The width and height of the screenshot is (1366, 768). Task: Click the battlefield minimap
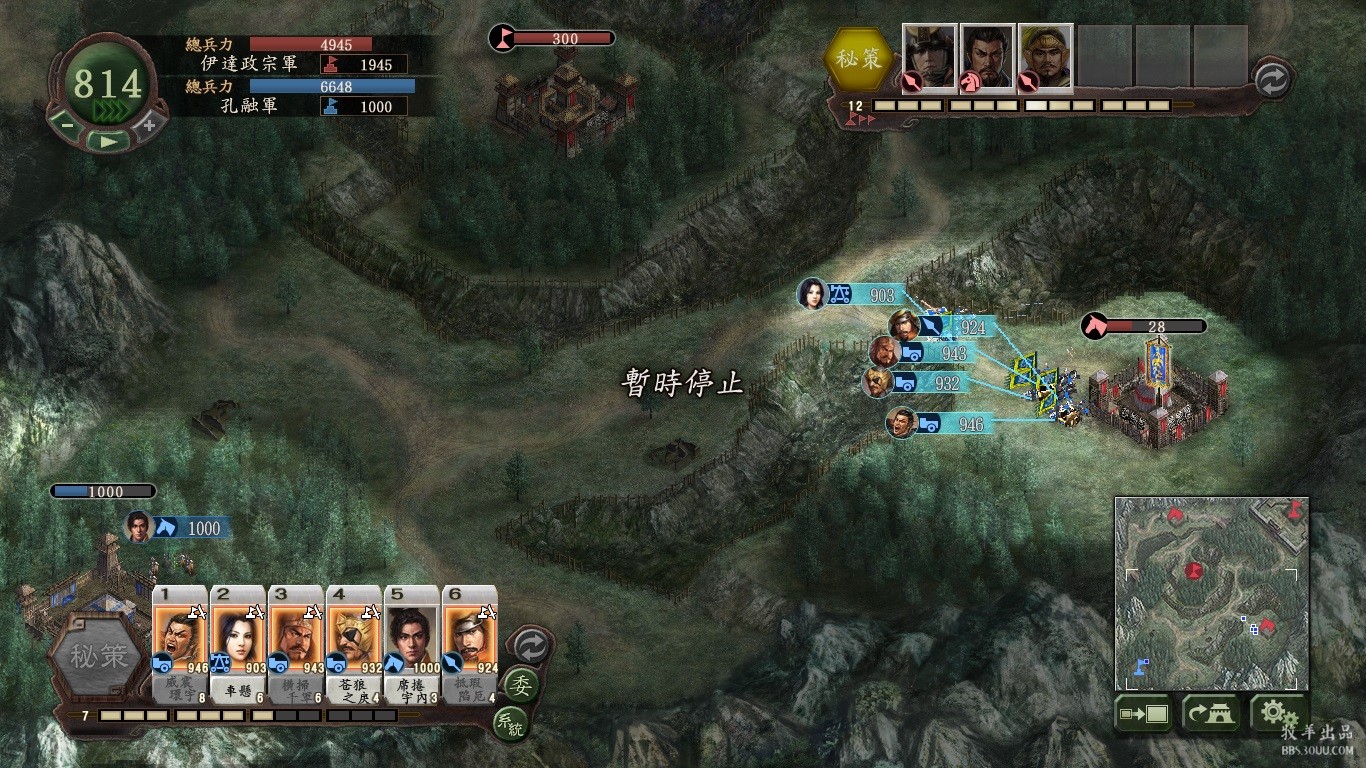click(x=1211, y=593)
